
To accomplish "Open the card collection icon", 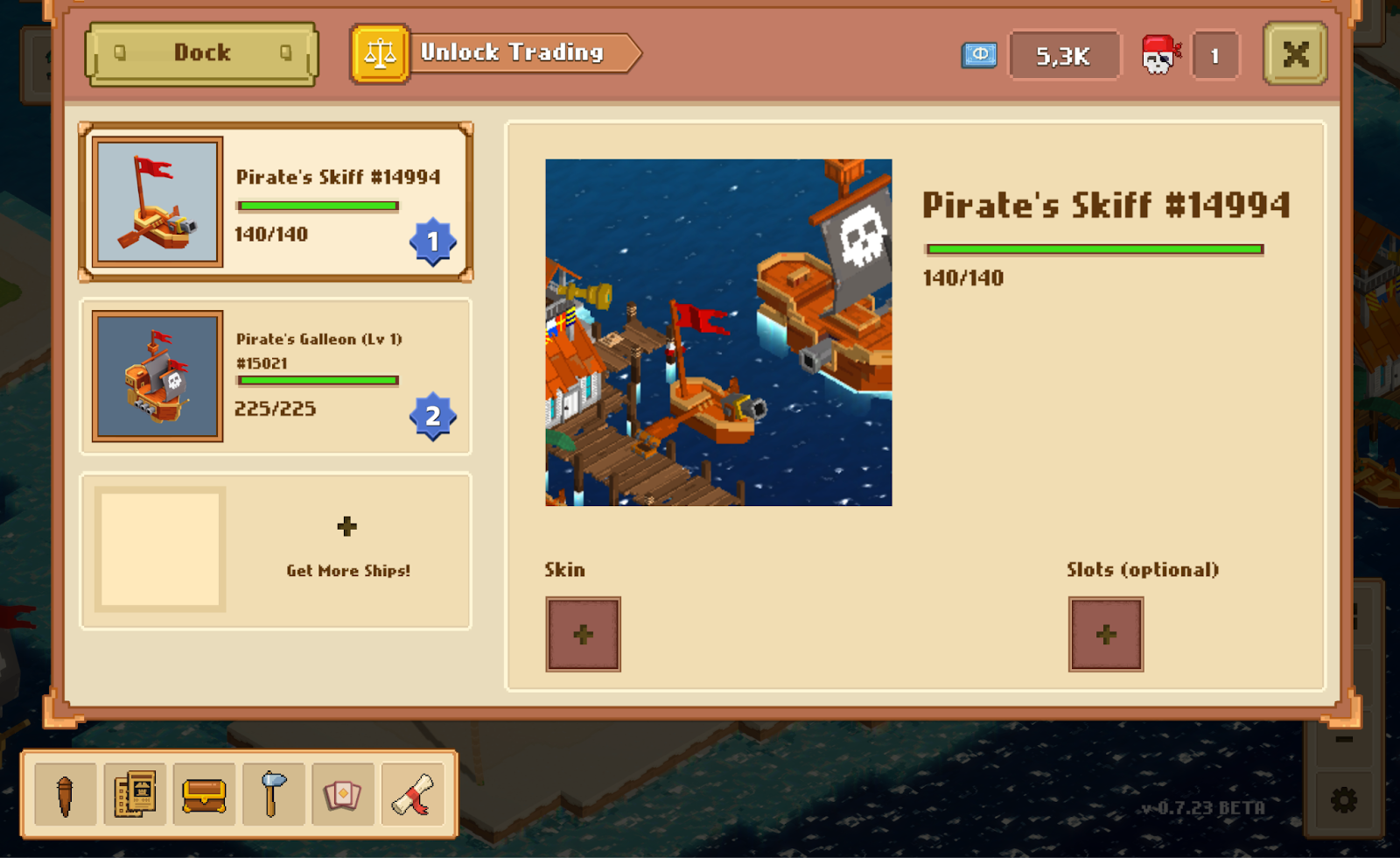I will pyautogui.click(x=344, y=795).
